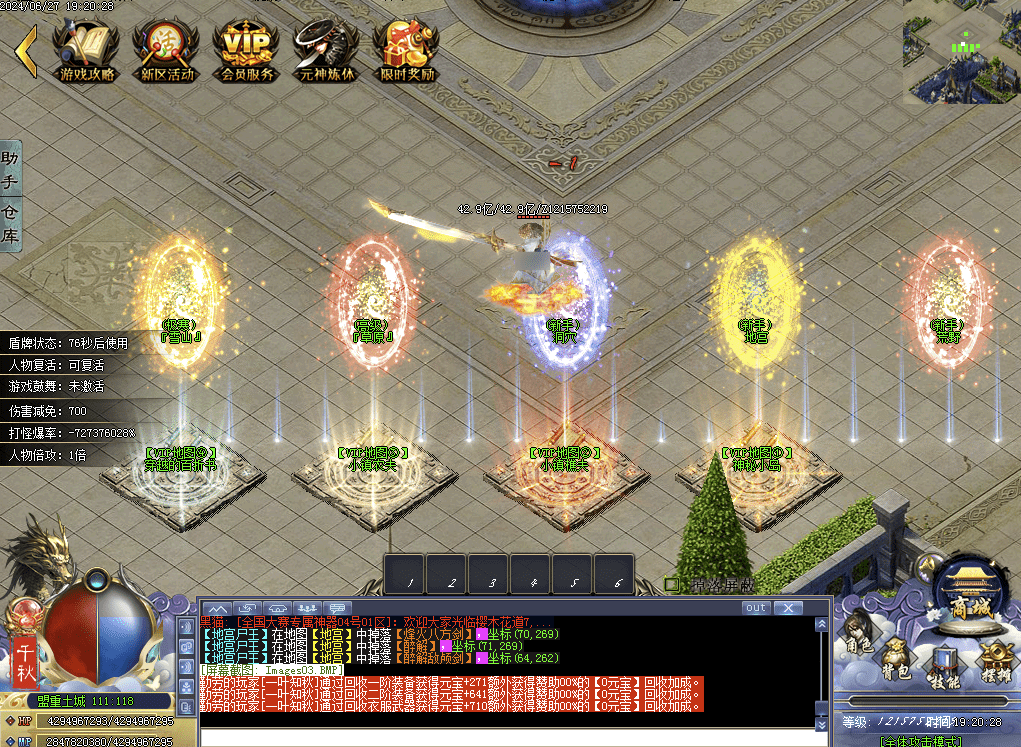Click the minimap in the corner

tap(962, 52)
